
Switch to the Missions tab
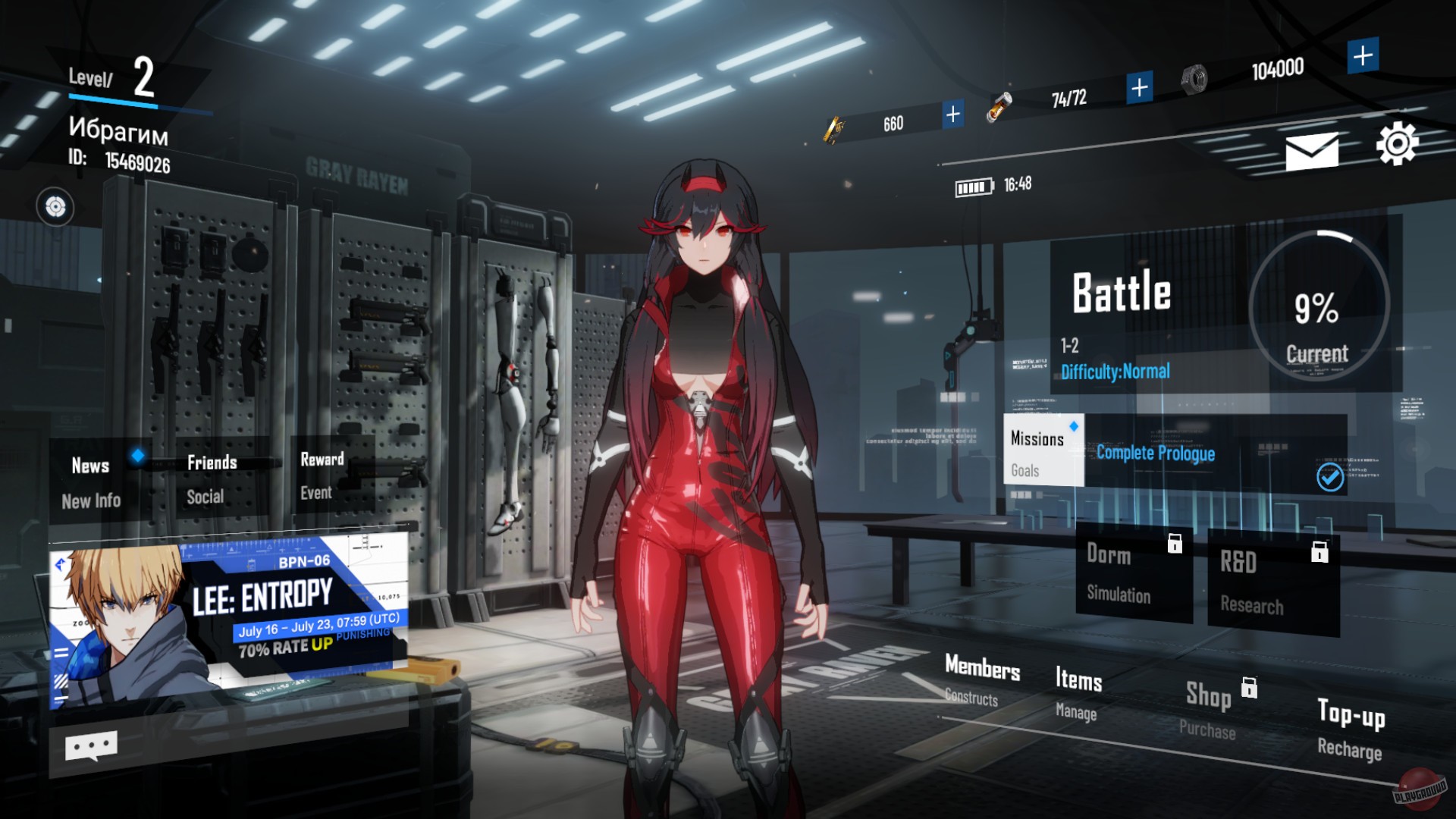(x=1040, y=437)
